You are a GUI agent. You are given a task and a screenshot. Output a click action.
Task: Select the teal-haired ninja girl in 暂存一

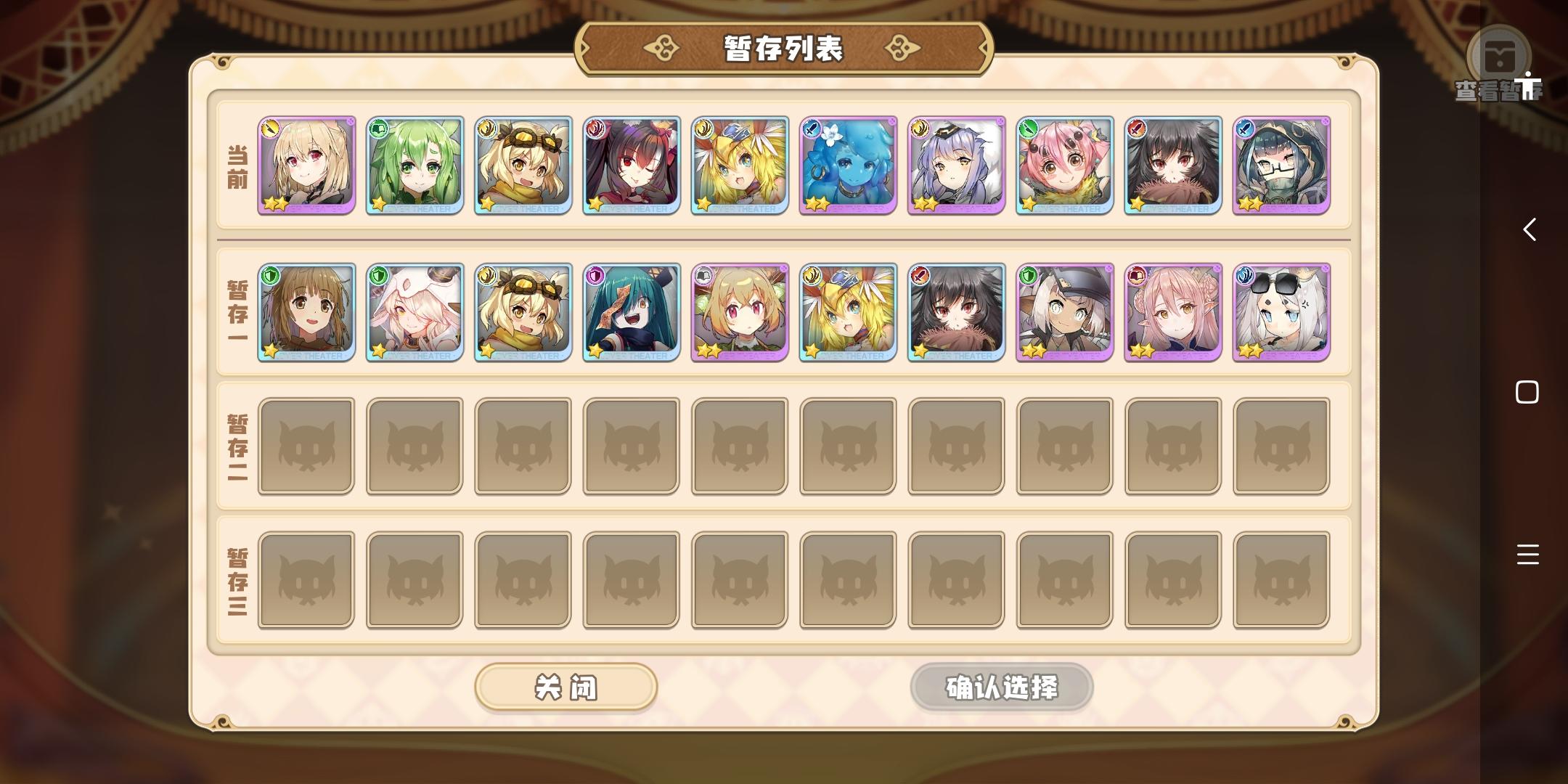[x=631, y=312]
